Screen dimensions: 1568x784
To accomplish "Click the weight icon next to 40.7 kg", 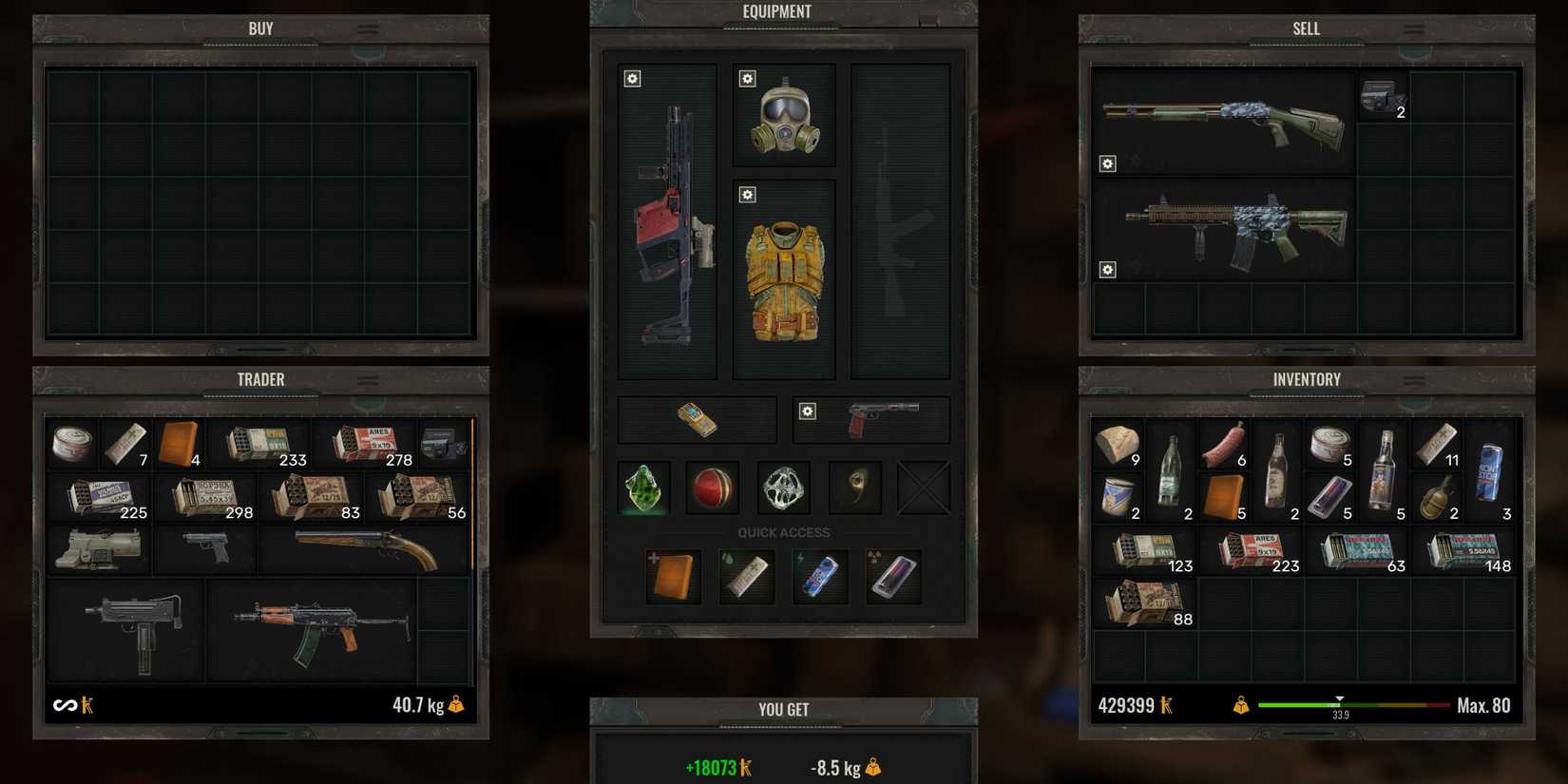I will 457,704.
